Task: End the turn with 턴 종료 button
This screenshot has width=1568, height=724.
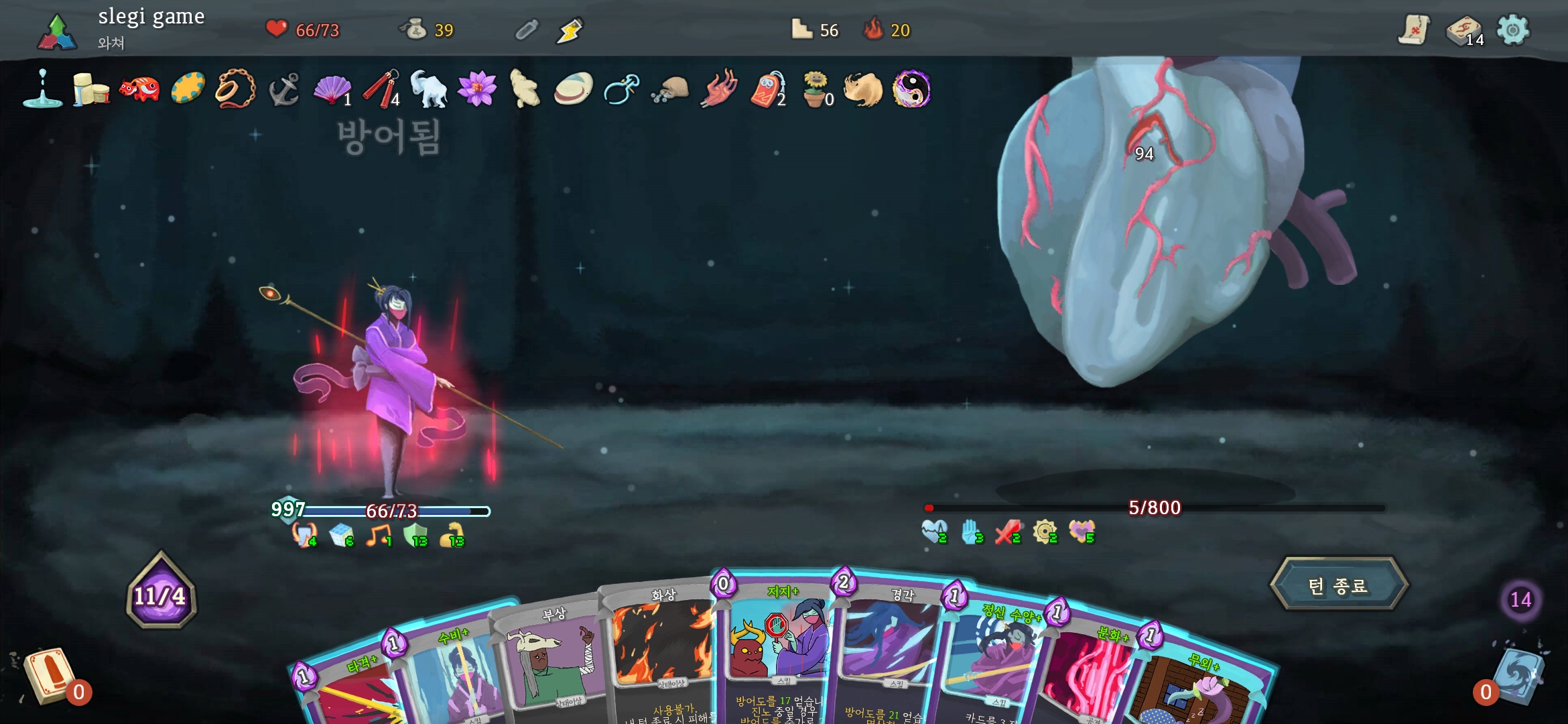Action: click(x=1338, y=585)
